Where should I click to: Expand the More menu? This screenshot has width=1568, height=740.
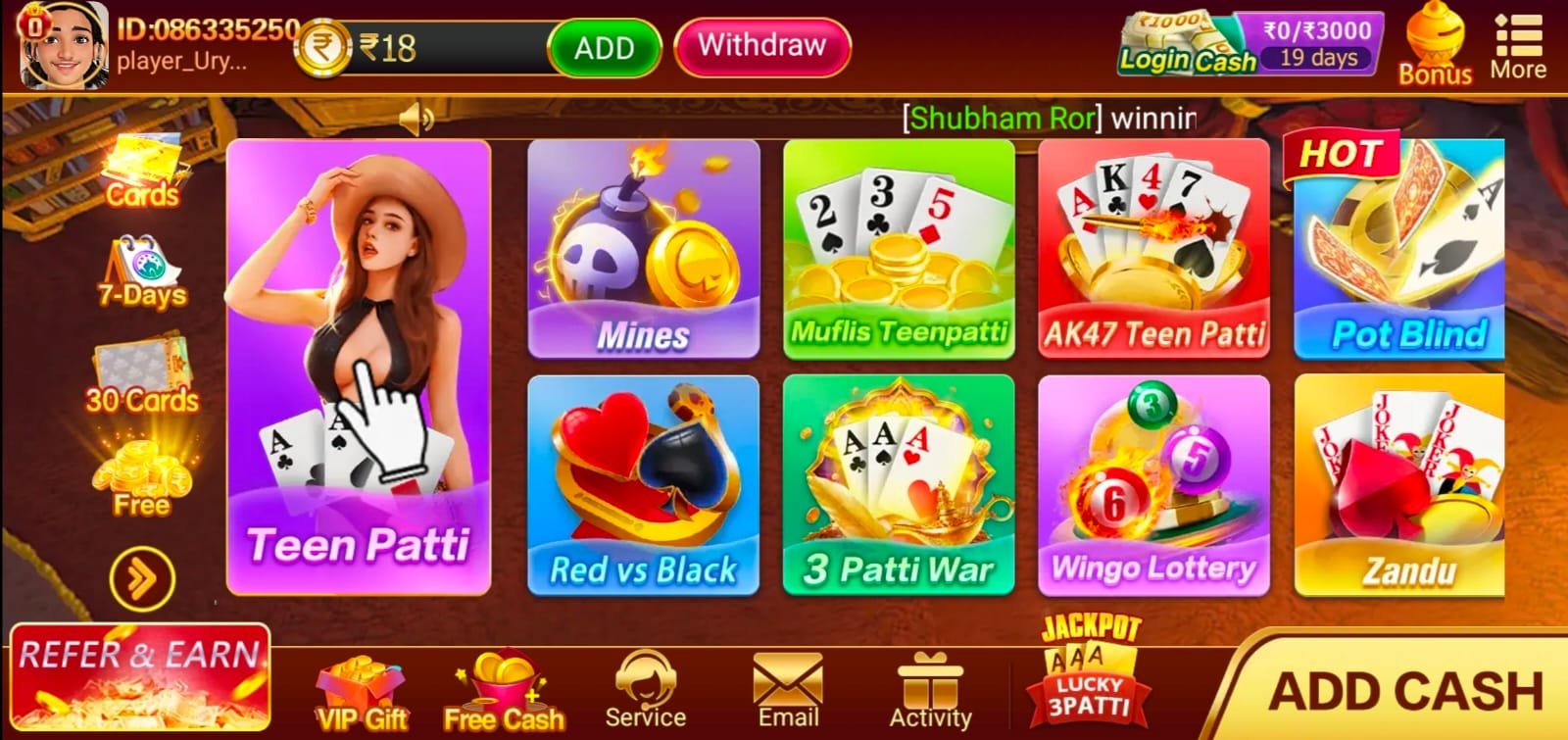[x=1520, y=39]
